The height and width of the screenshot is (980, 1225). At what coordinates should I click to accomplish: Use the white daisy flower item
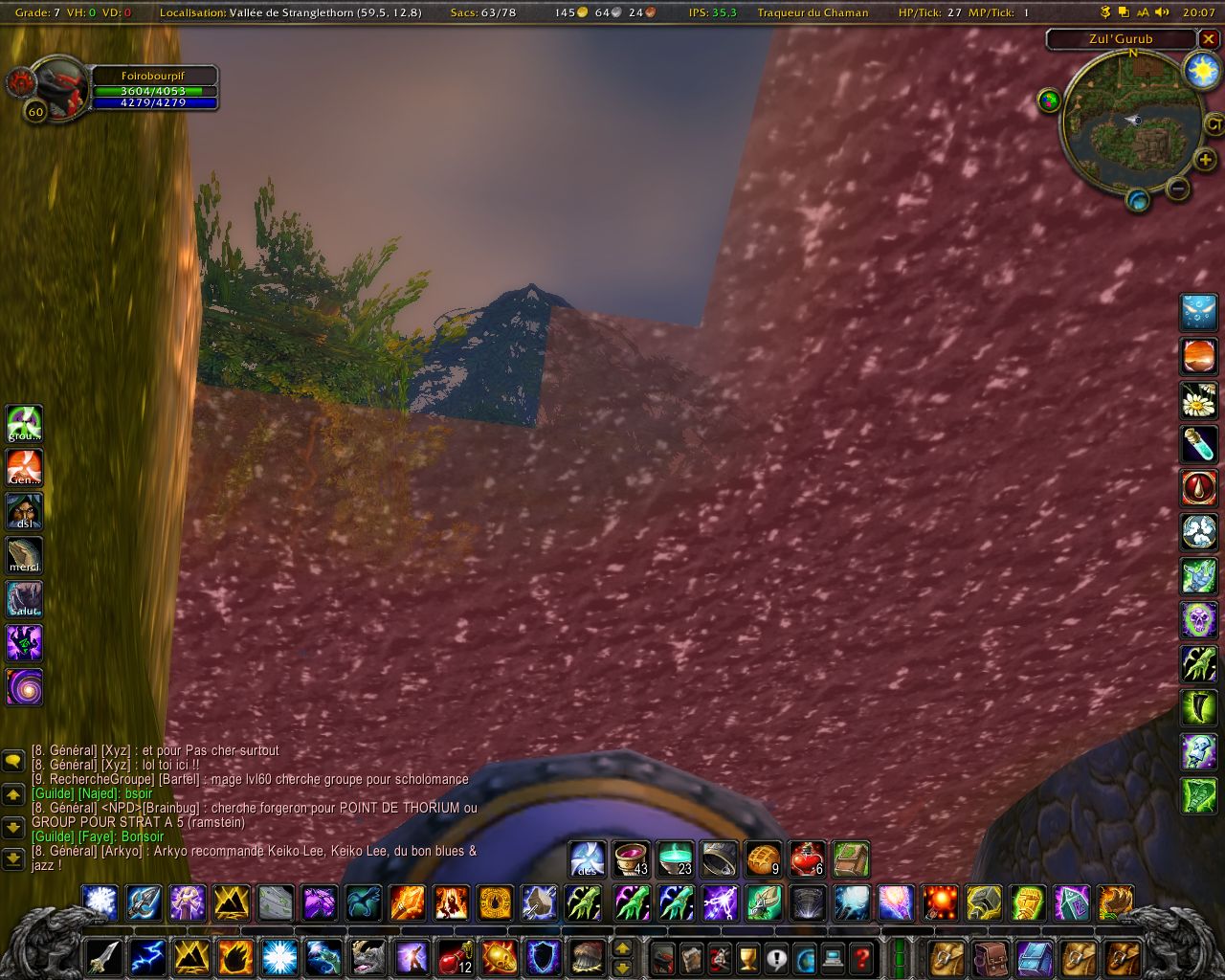1198,400
